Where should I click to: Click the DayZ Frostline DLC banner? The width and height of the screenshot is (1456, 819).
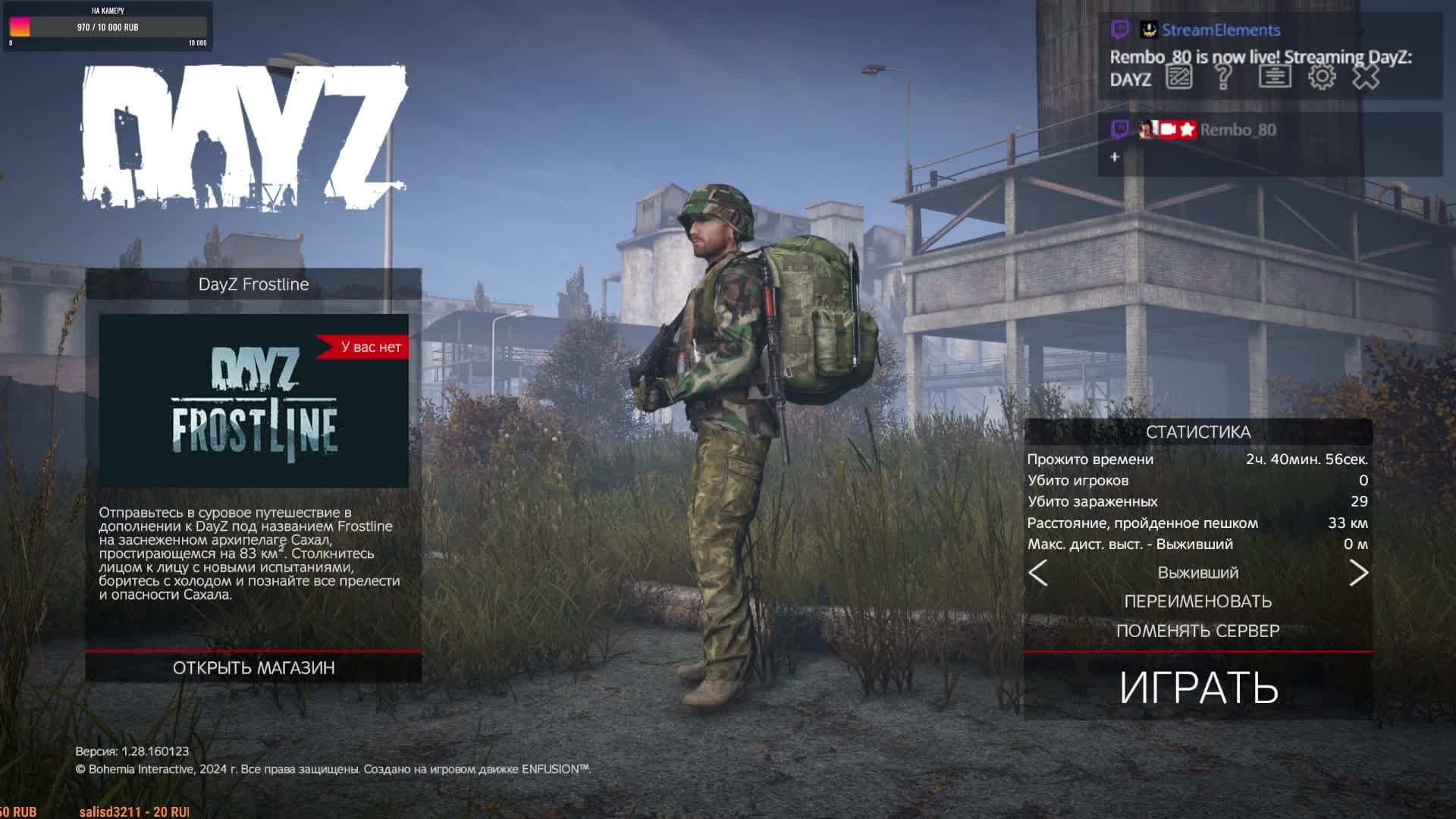coord(253,400)
